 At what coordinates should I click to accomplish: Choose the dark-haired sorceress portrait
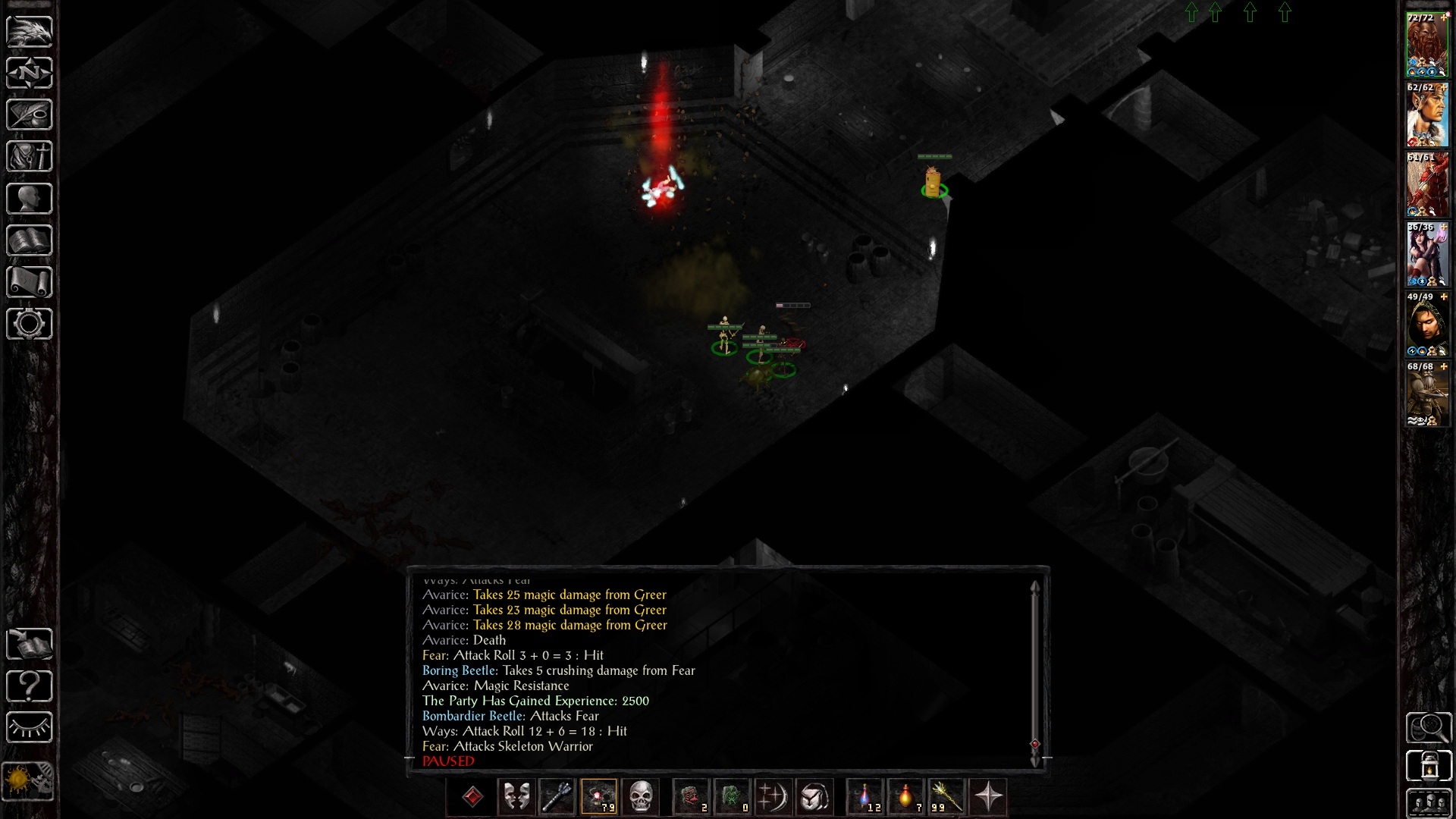tap(1426, 256)
